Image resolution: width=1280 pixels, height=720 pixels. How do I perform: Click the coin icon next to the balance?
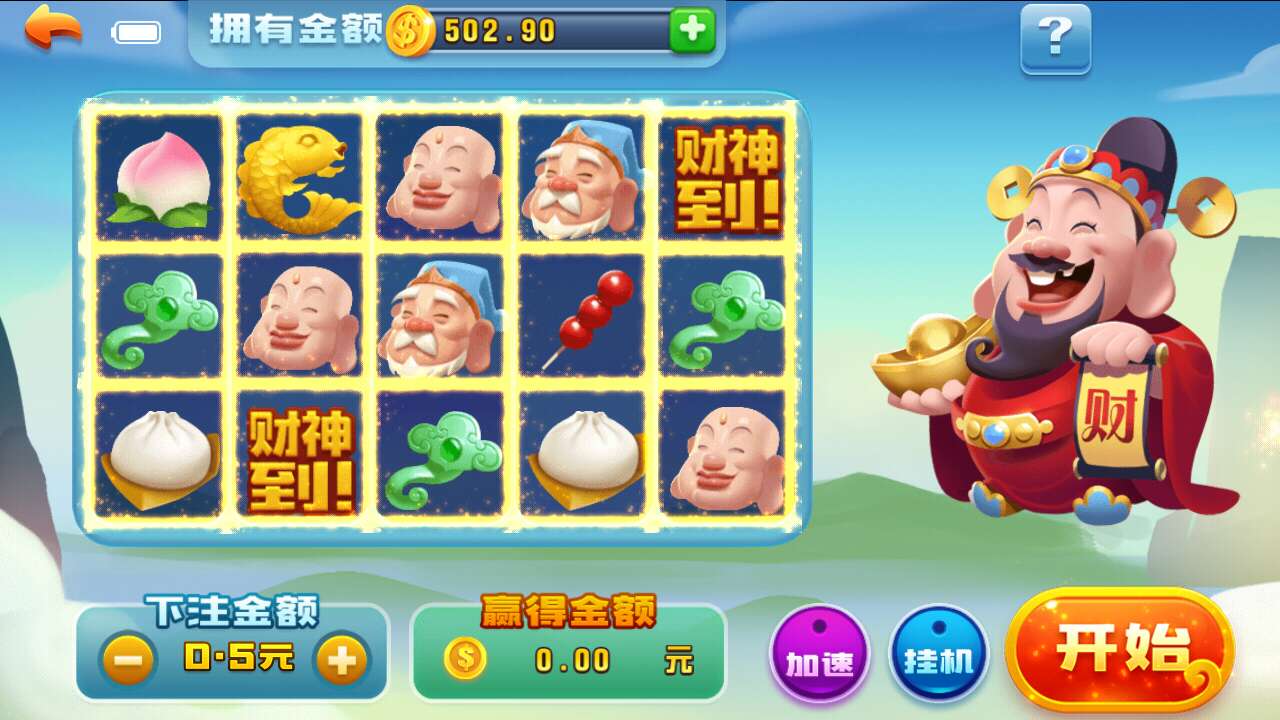point(409,31)
